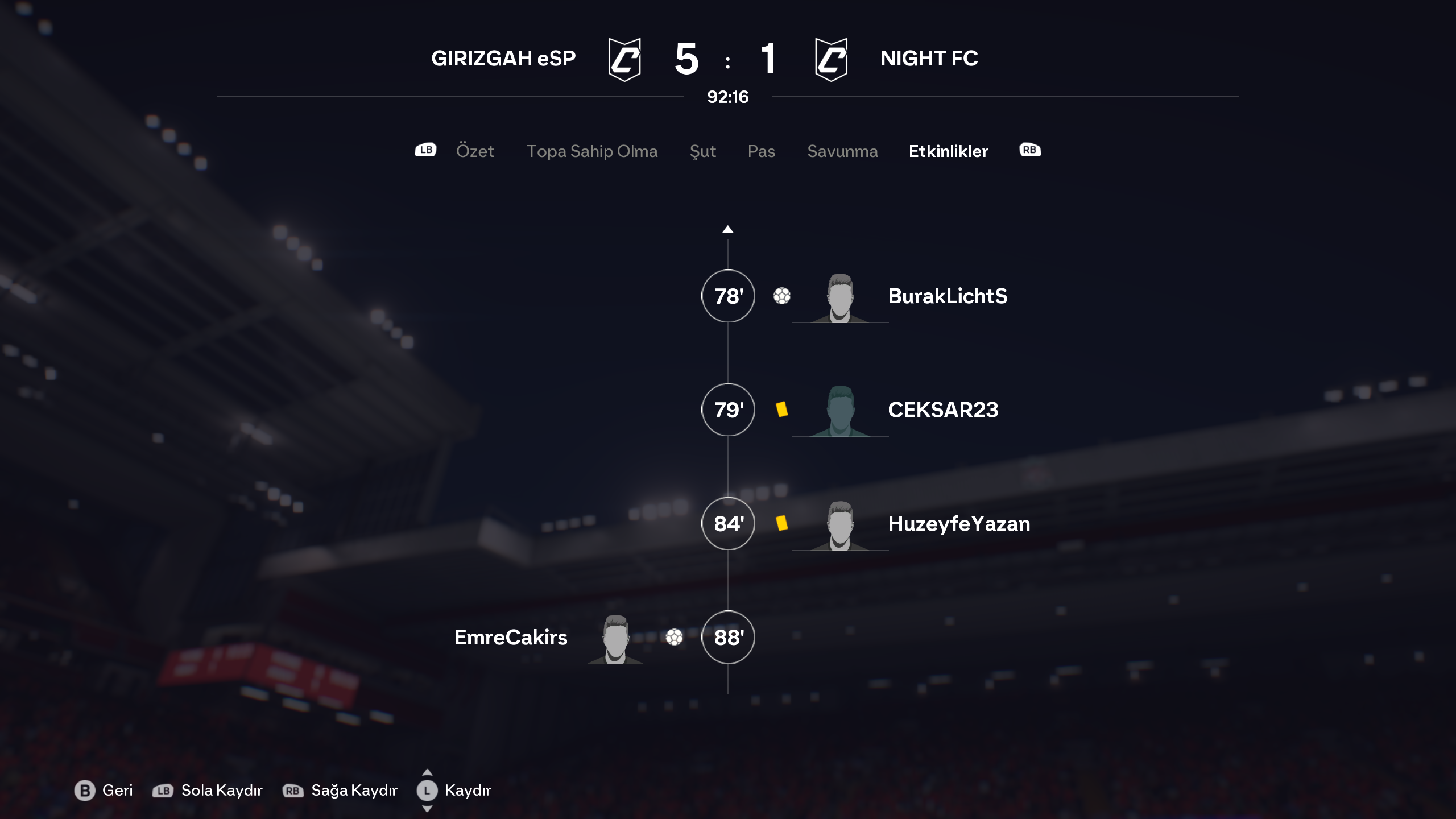Screen dimensions: 1456x819
Task: Open the Topa Sahip Olma tab
Action: coord(591,151)
